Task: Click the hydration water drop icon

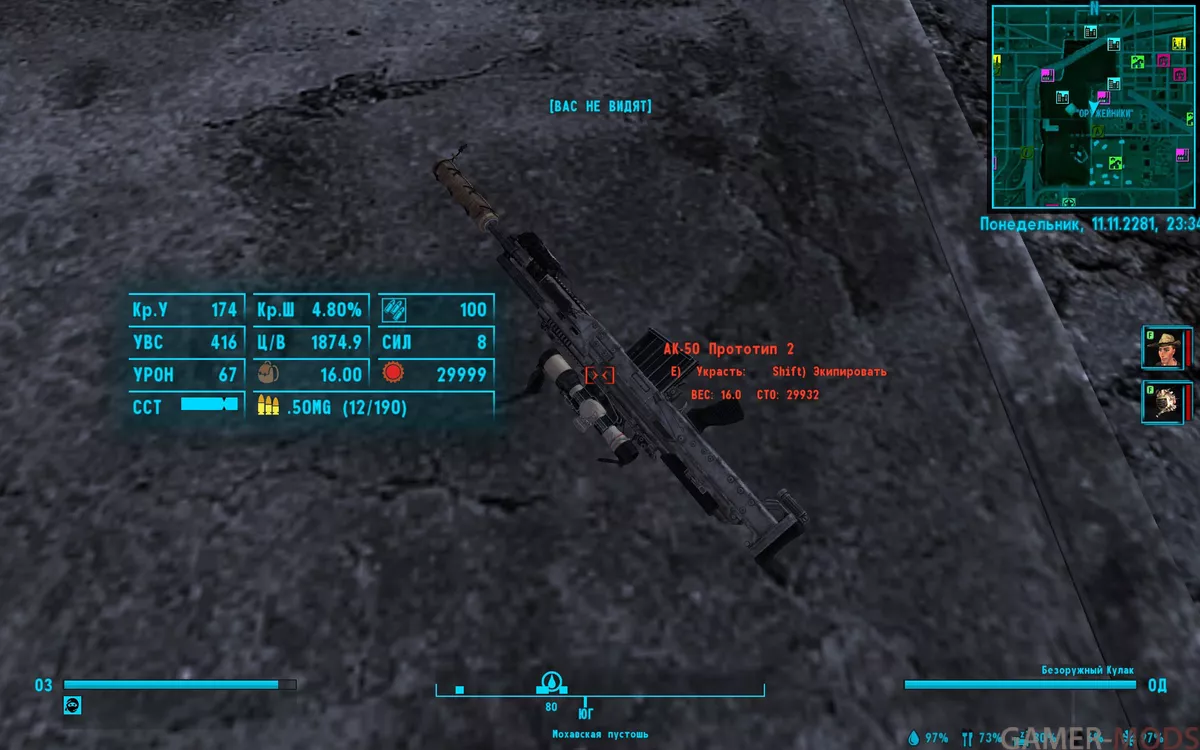Action: click(x=913, y=738)
